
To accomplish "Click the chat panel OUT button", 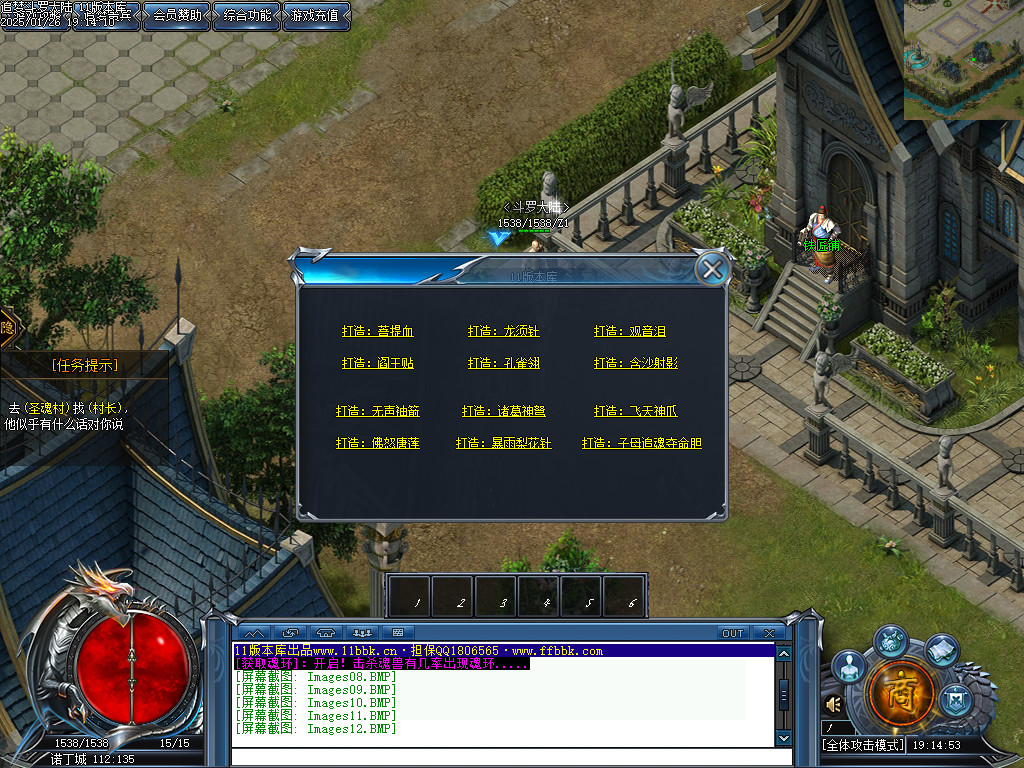I will point(733,633).
